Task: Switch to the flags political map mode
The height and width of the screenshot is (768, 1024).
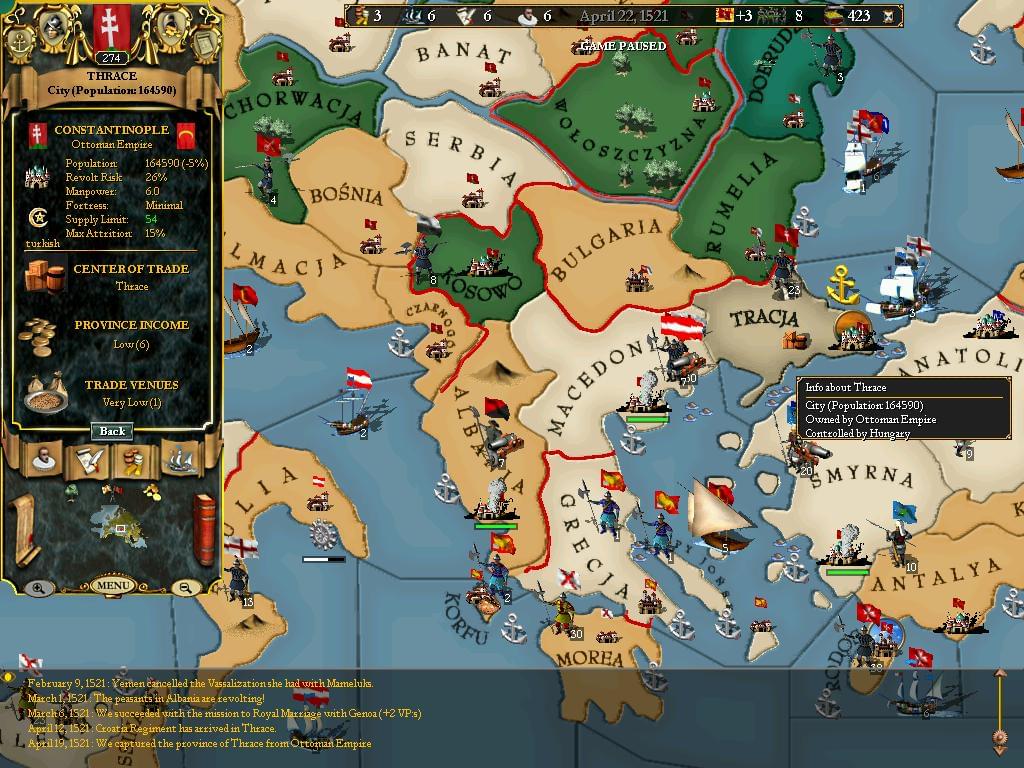Action: pyautogui.click(x=112, y=490)
